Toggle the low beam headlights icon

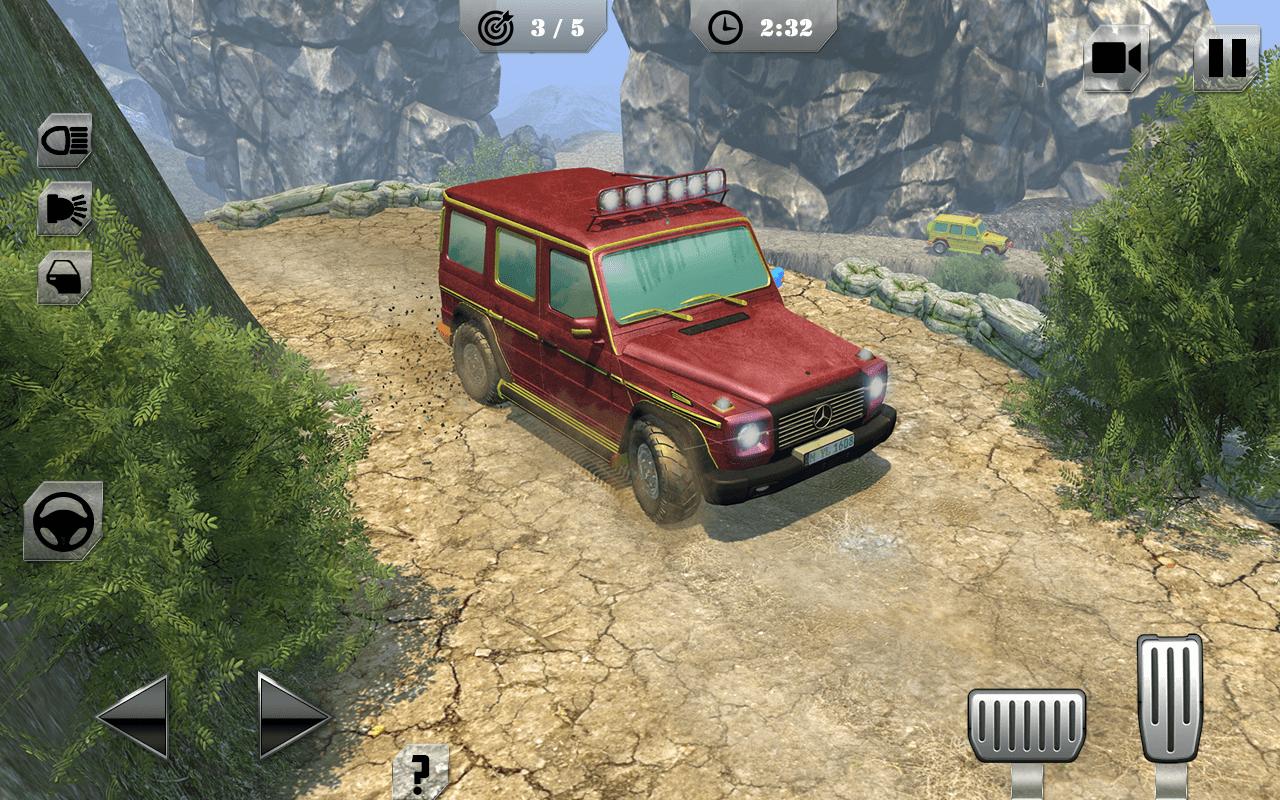65,140
